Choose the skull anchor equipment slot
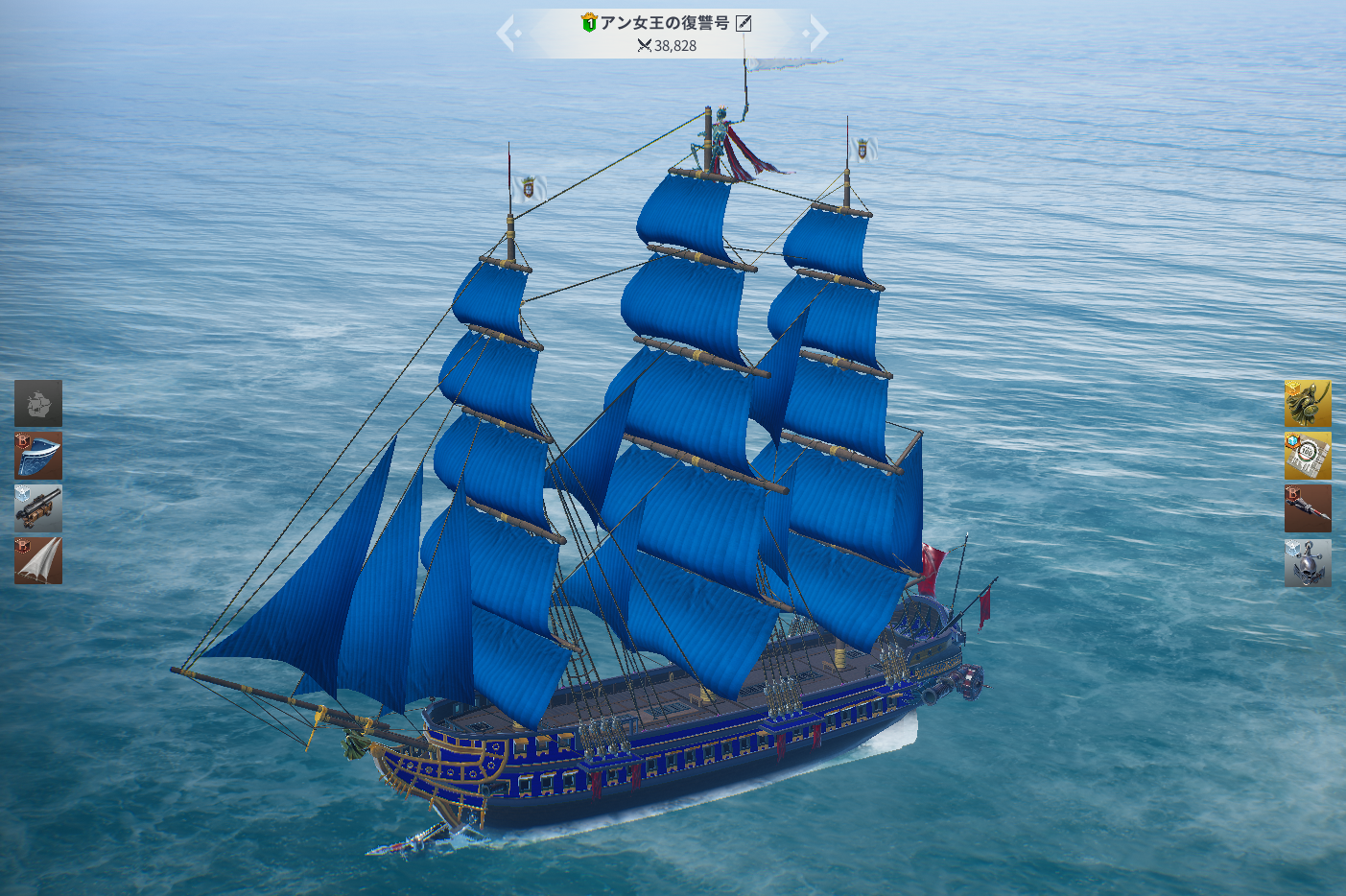 (x=1308, y=562)
